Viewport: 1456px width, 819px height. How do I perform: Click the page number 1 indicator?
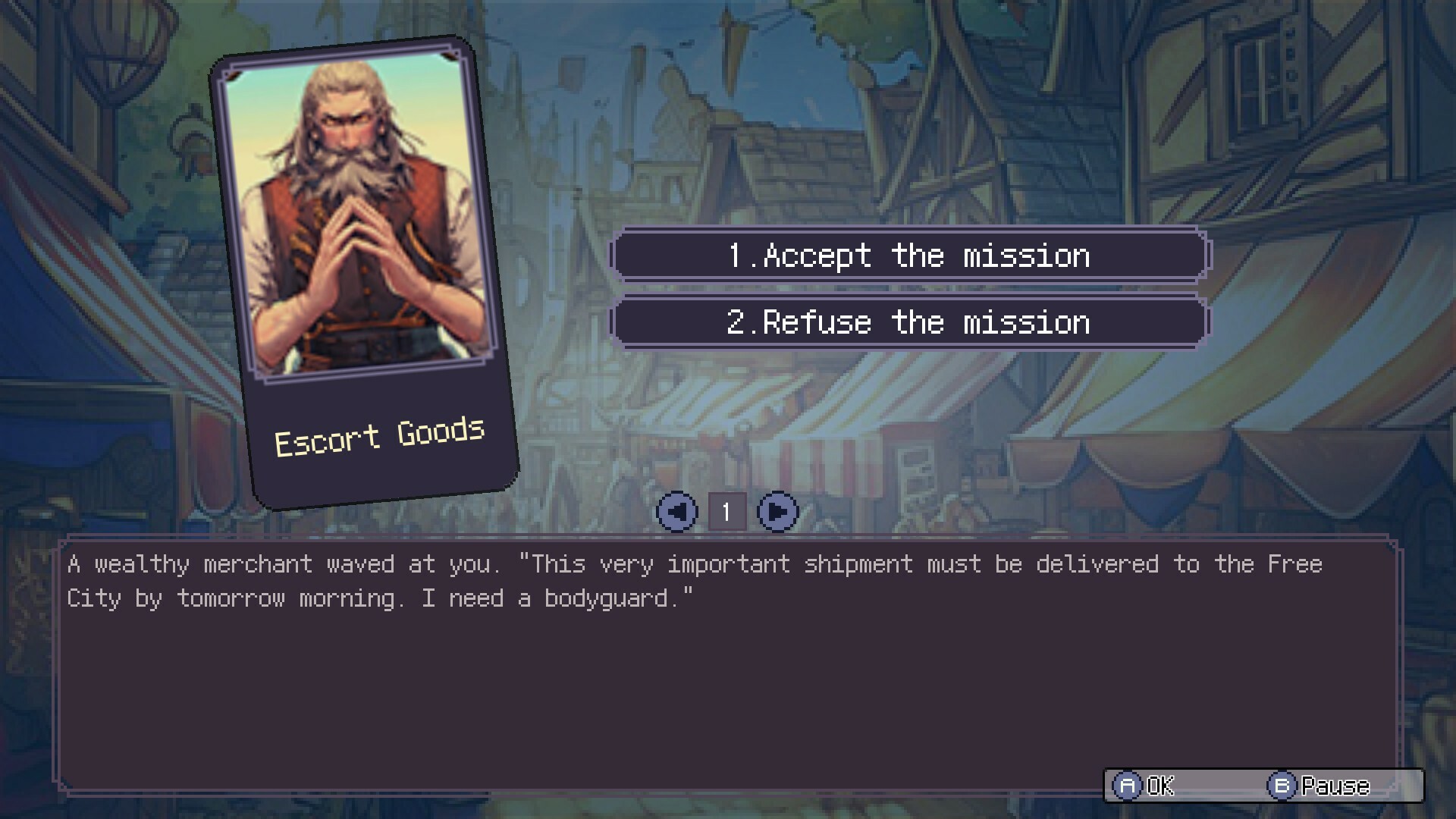pos(726,510)
